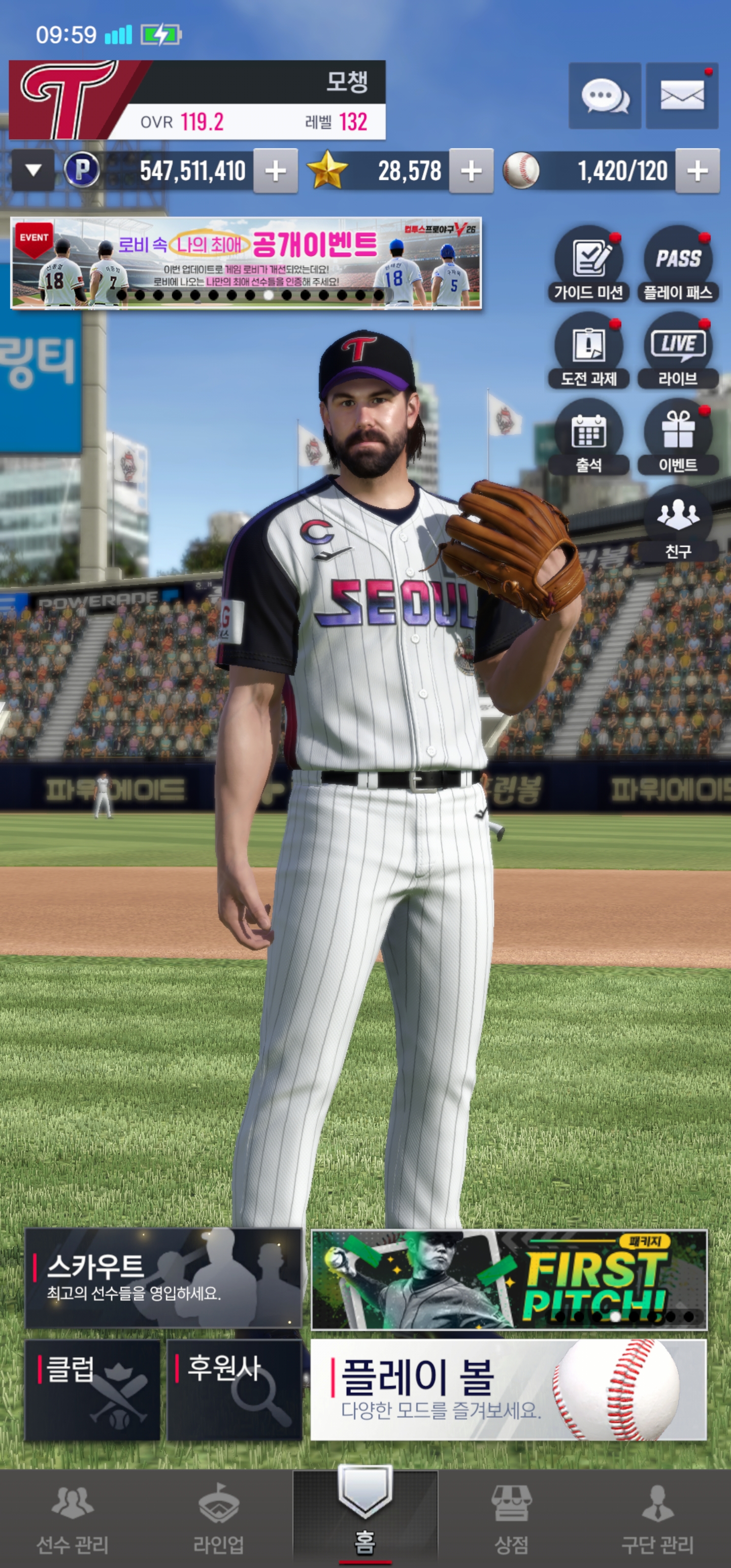This screenshot has width=731, height=1568.
Task: Open the 공개이벤트 event banner
Action: tap(246, 263)
